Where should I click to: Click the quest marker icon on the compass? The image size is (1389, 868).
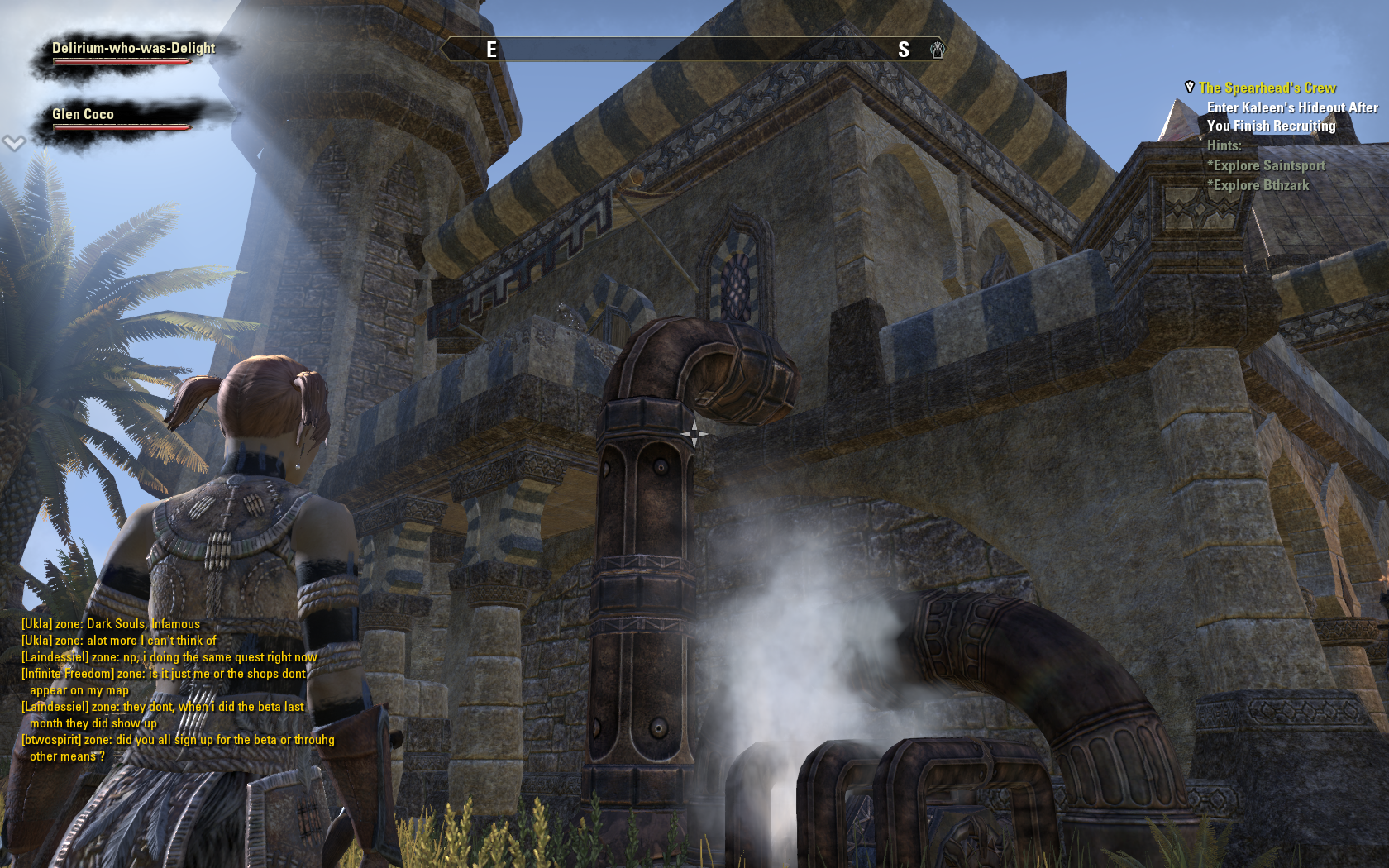(x=937, y=50)
